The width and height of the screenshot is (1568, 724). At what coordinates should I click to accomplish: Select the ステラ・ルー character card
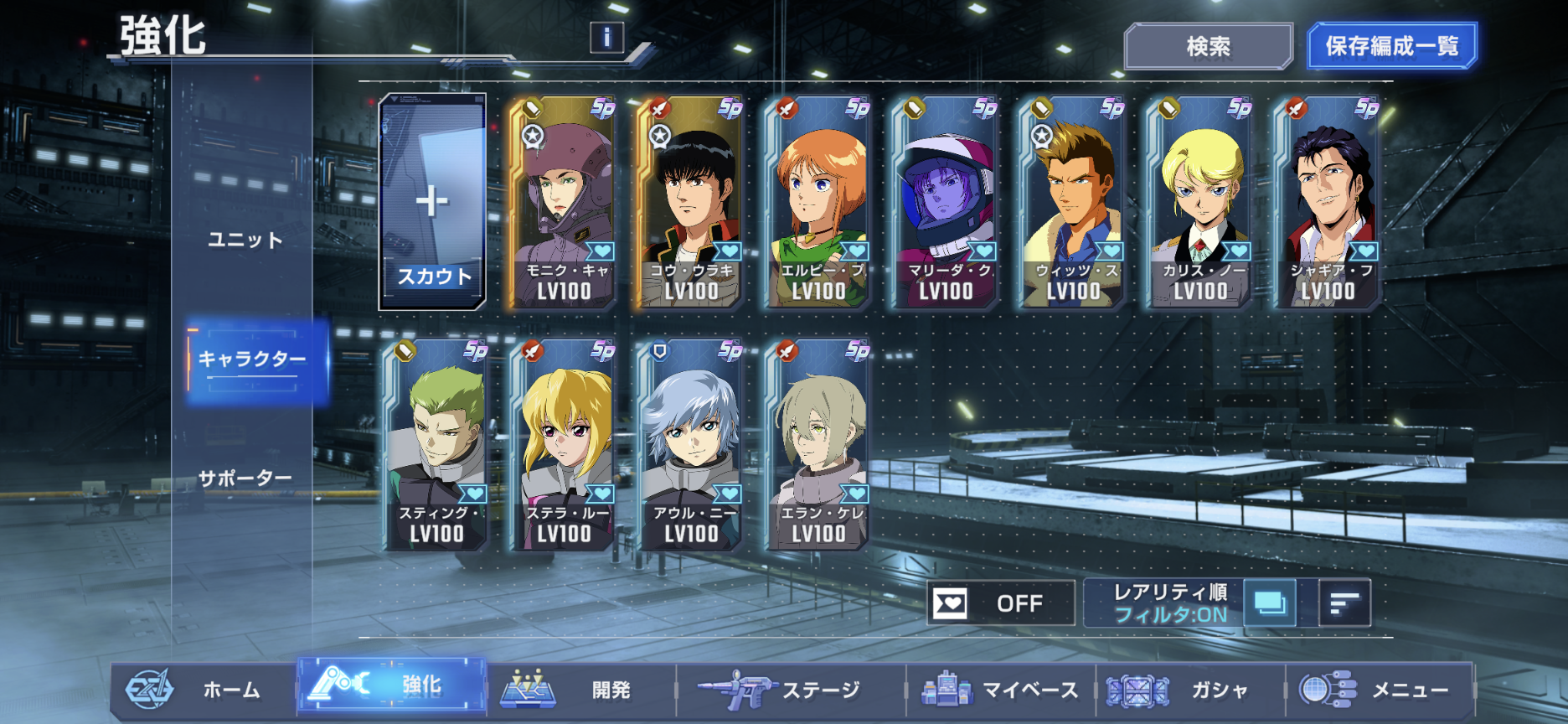tap(563, 445)
